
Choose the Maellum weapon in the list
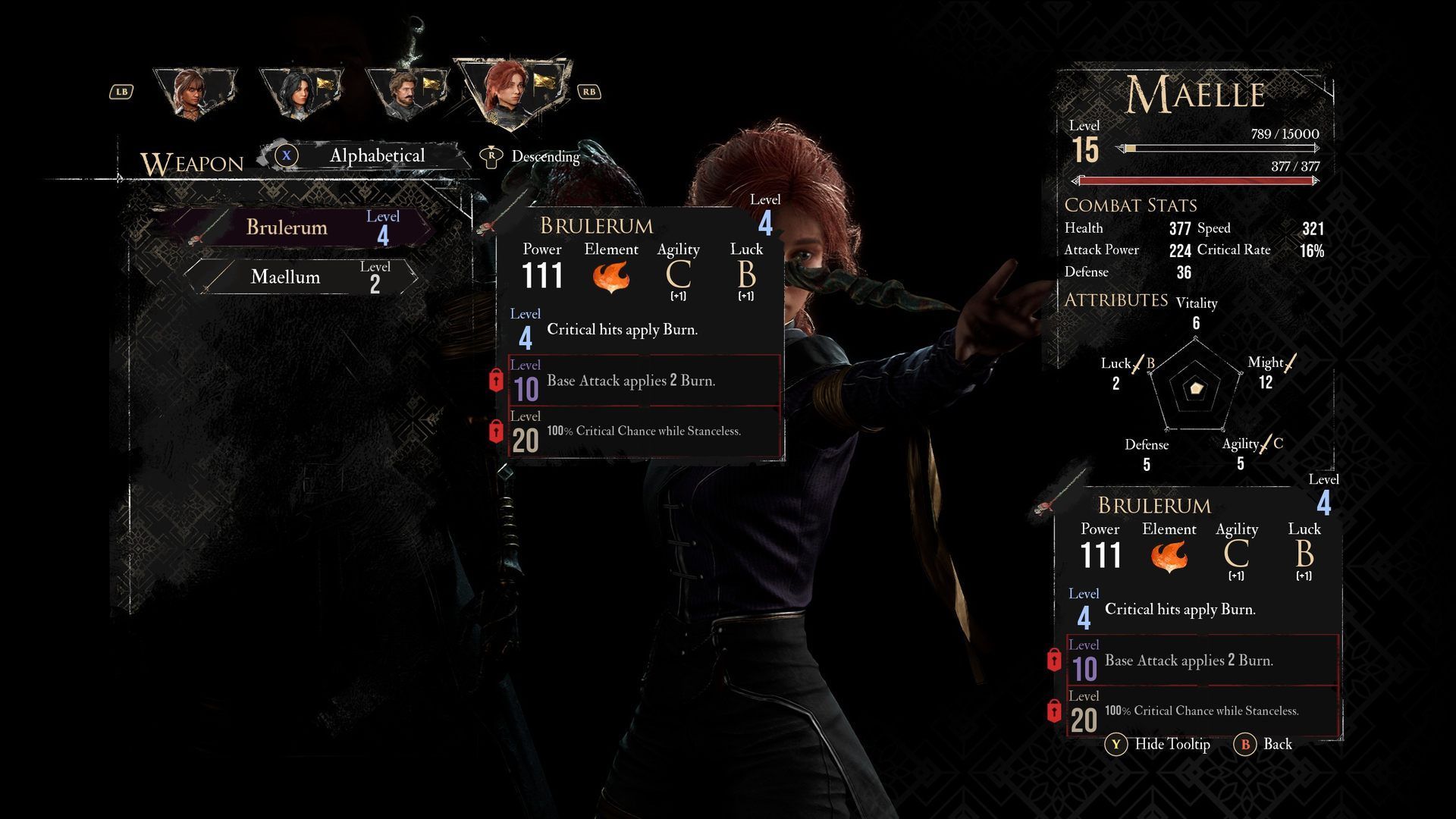point(300,278)
